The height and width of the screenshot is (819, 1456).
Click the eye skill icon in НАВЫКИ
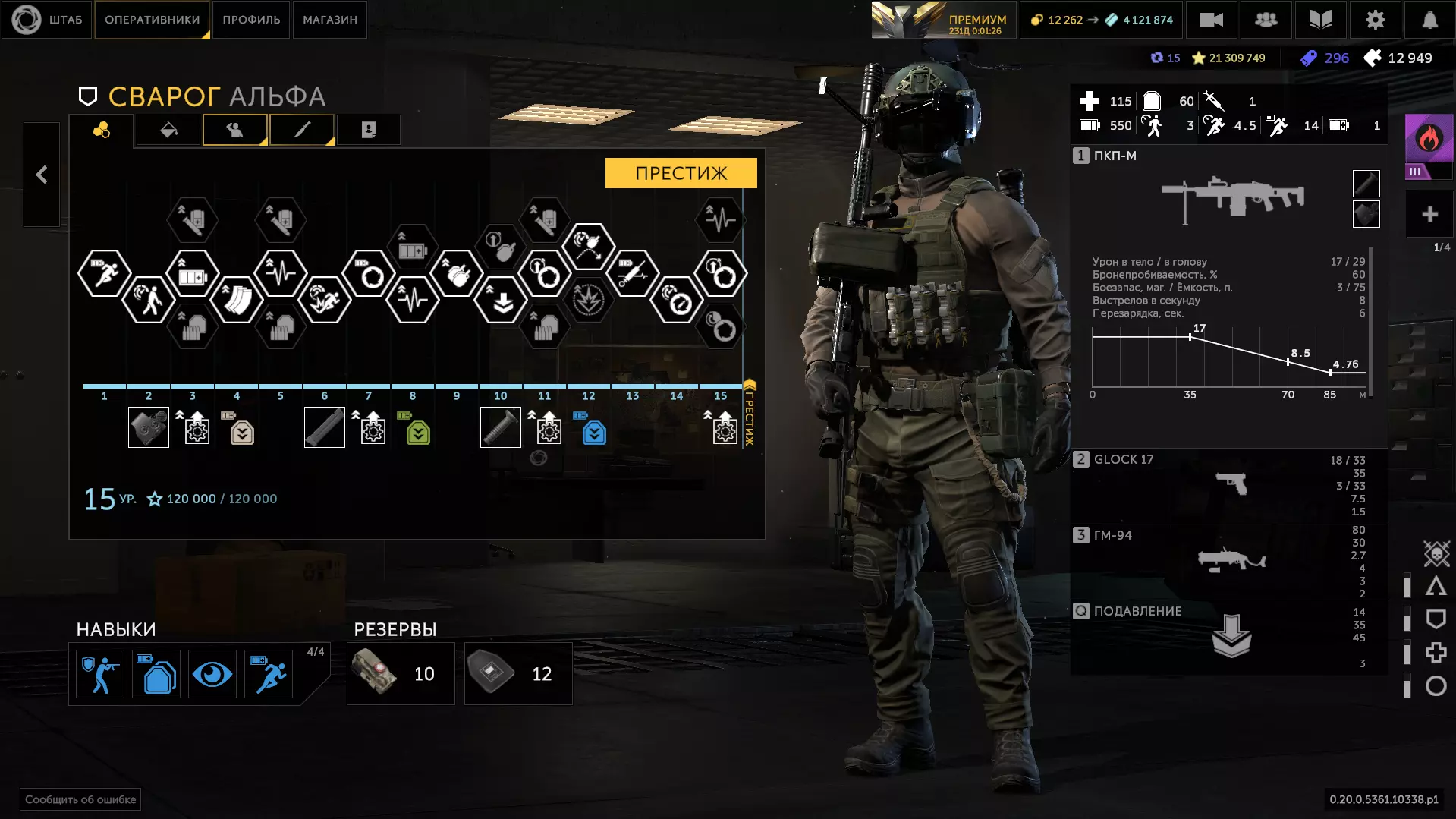coord(212,674)
